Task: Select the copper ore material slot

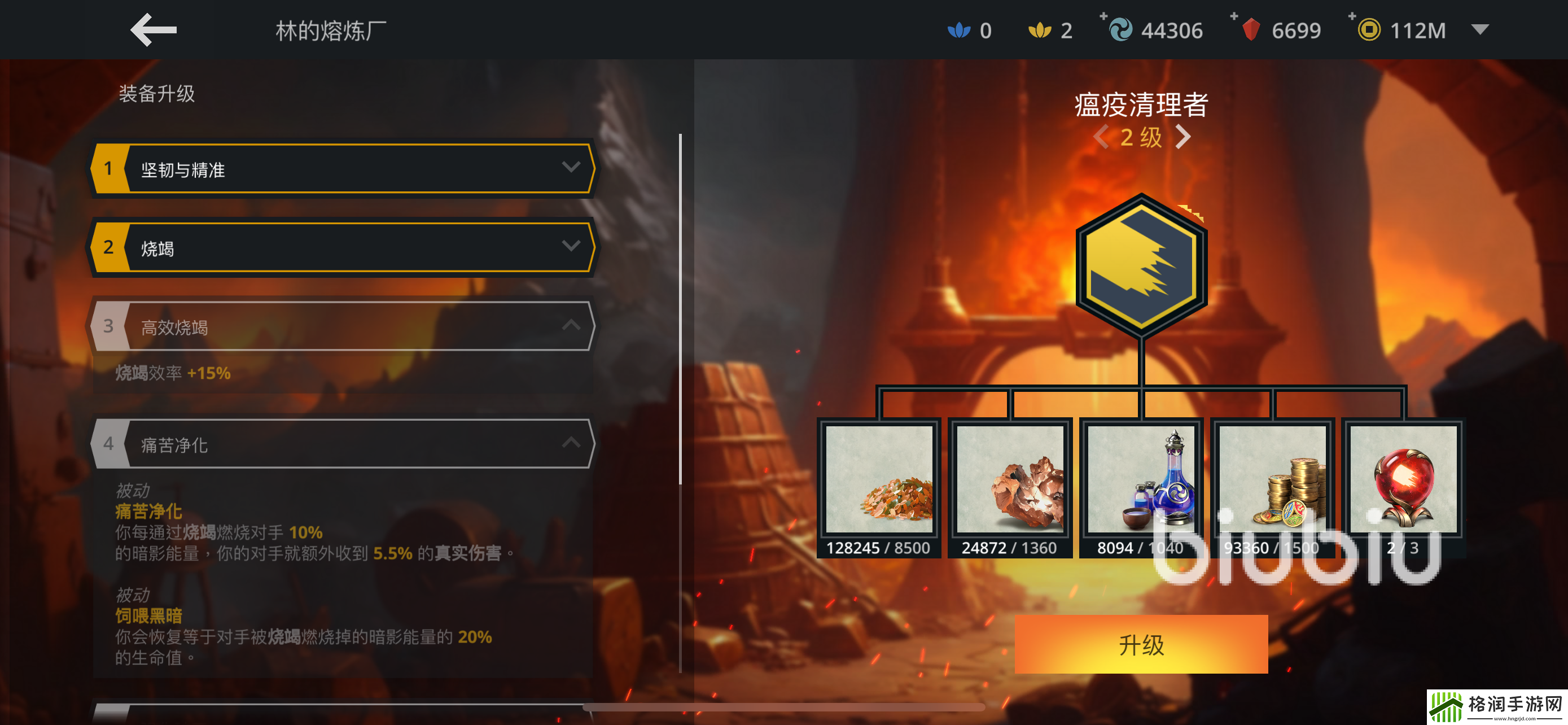Action: point(1010,480)
